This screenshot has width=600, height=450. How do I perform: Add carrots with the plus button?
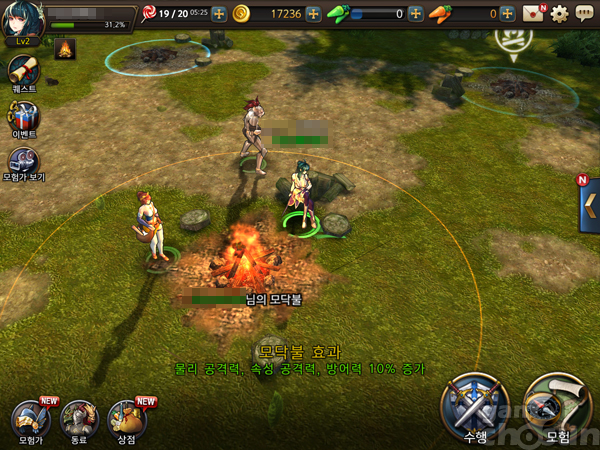508,14
